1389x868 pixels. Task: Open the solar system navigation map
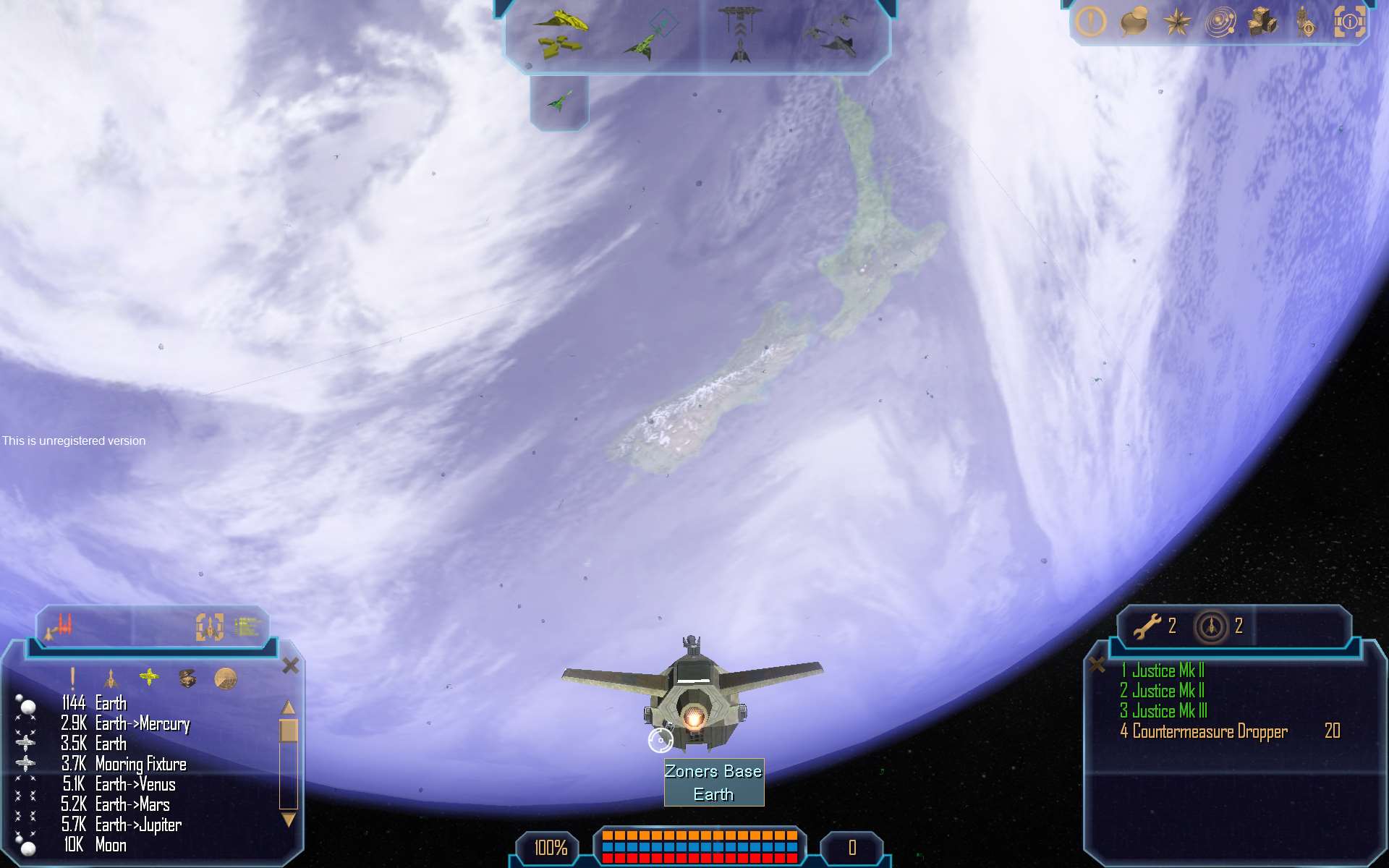(1220, 22)
